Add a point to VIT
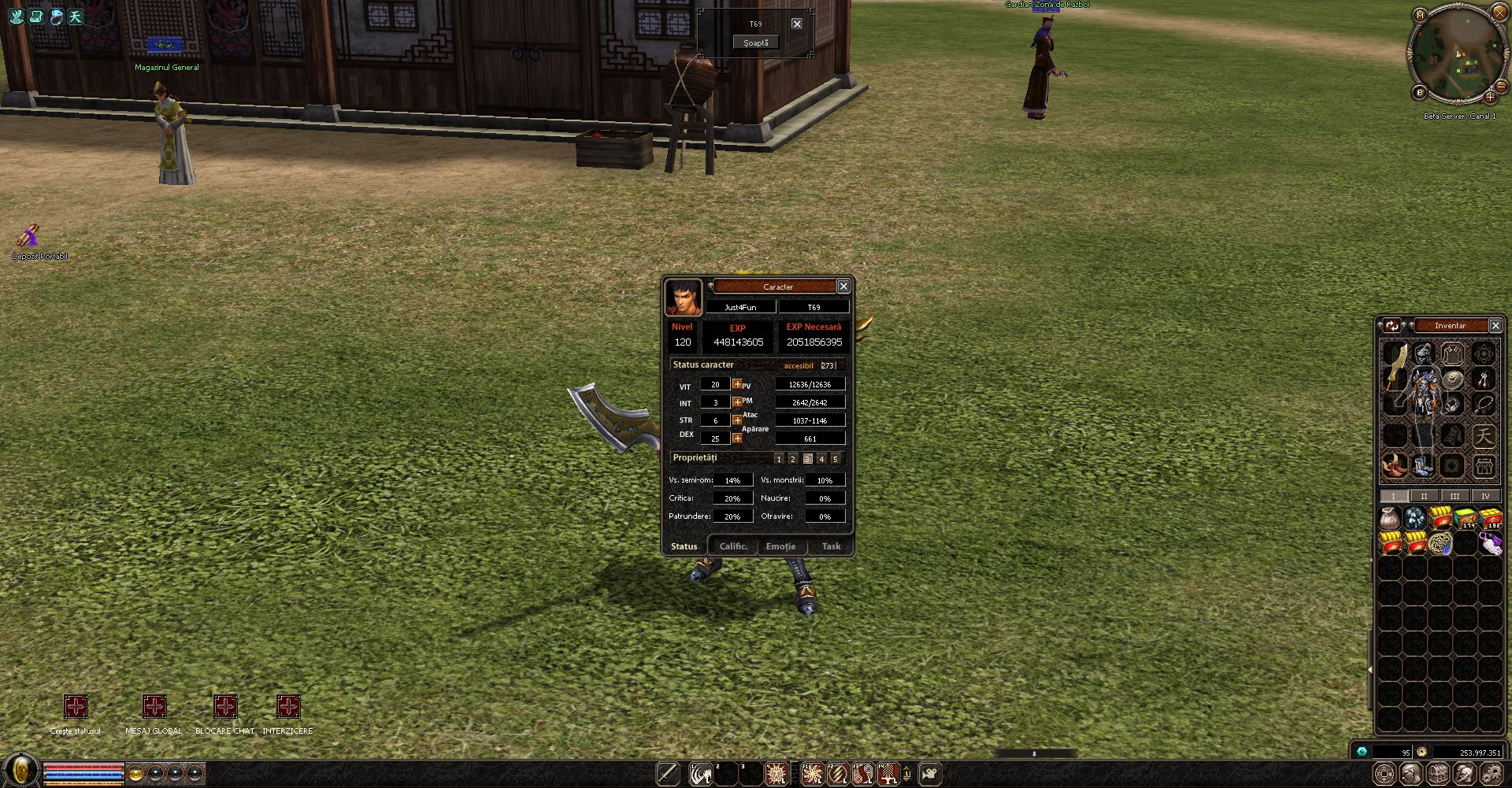Viewport: 1512px width, 788px height. (x=737, y=384)
